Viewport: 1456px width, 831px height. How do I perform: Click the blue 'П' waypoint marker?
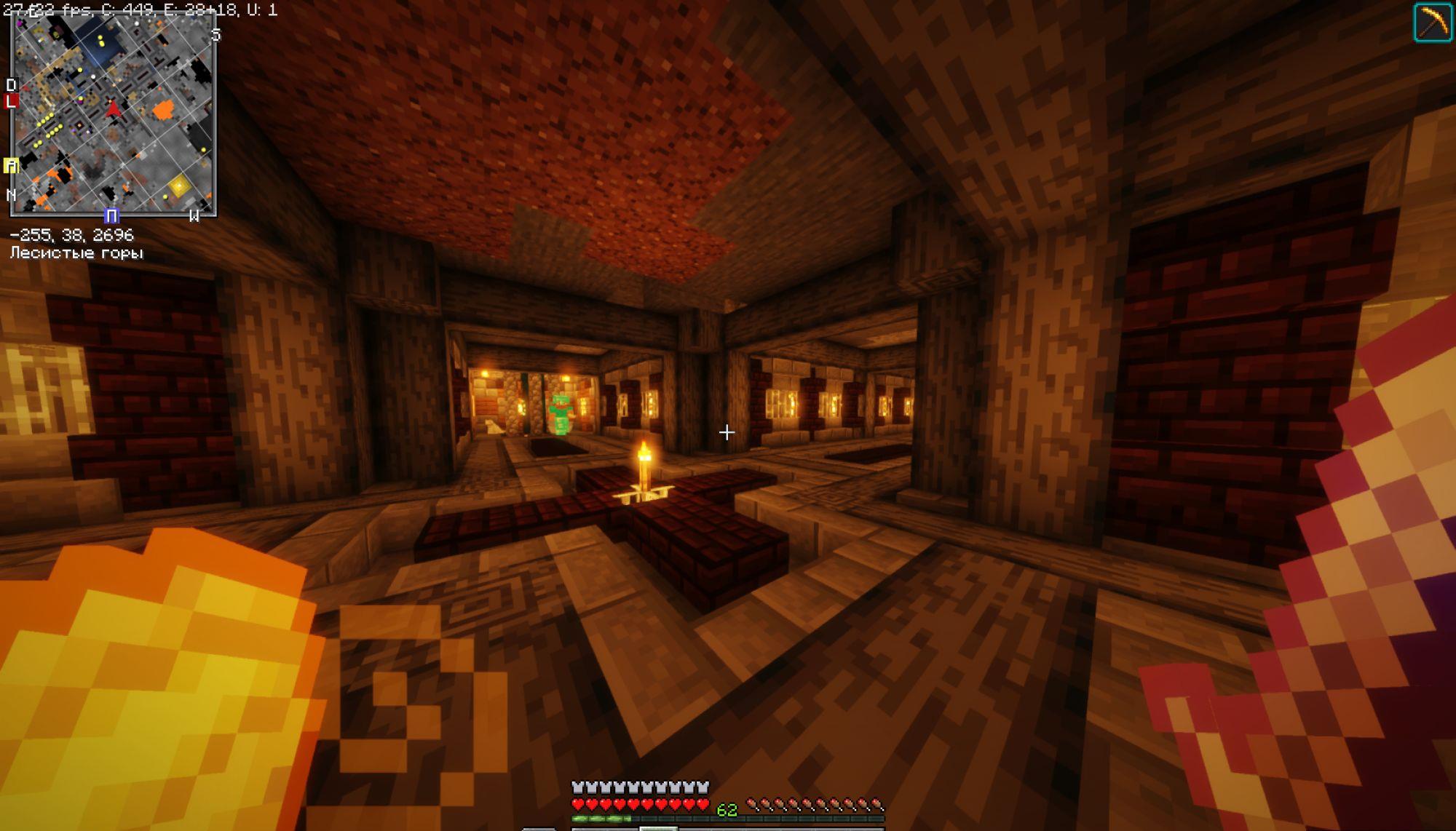pos(111,216)
